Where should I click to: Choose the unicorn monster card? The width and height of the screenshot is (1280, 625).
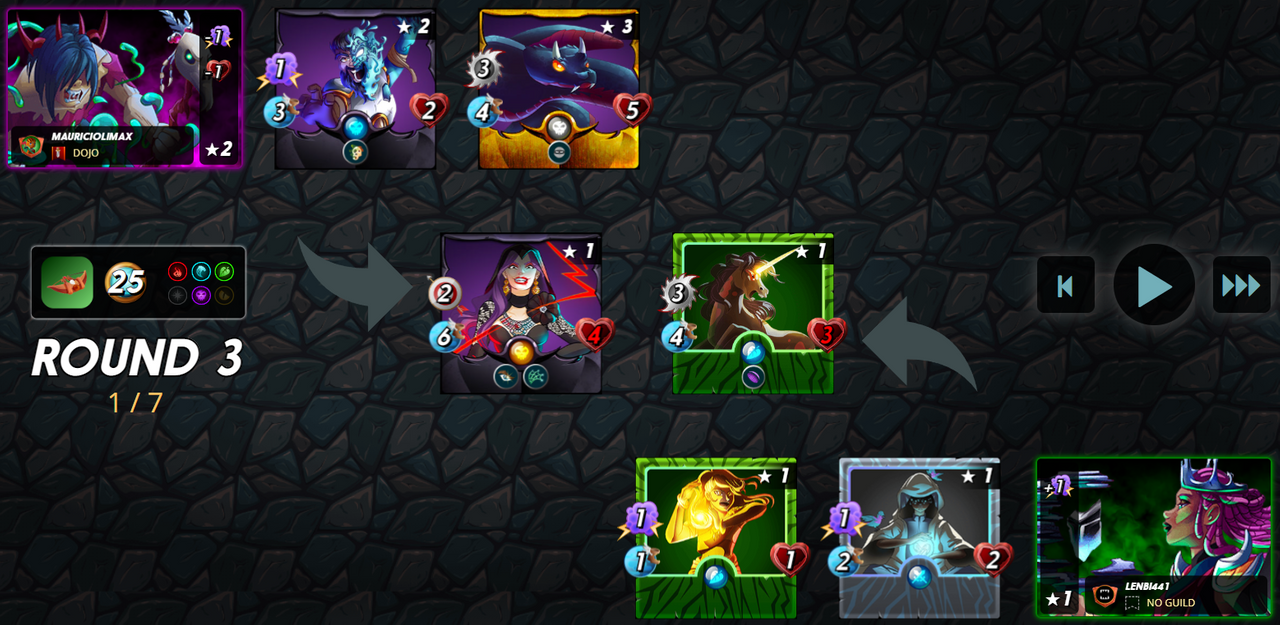(753, 313)
